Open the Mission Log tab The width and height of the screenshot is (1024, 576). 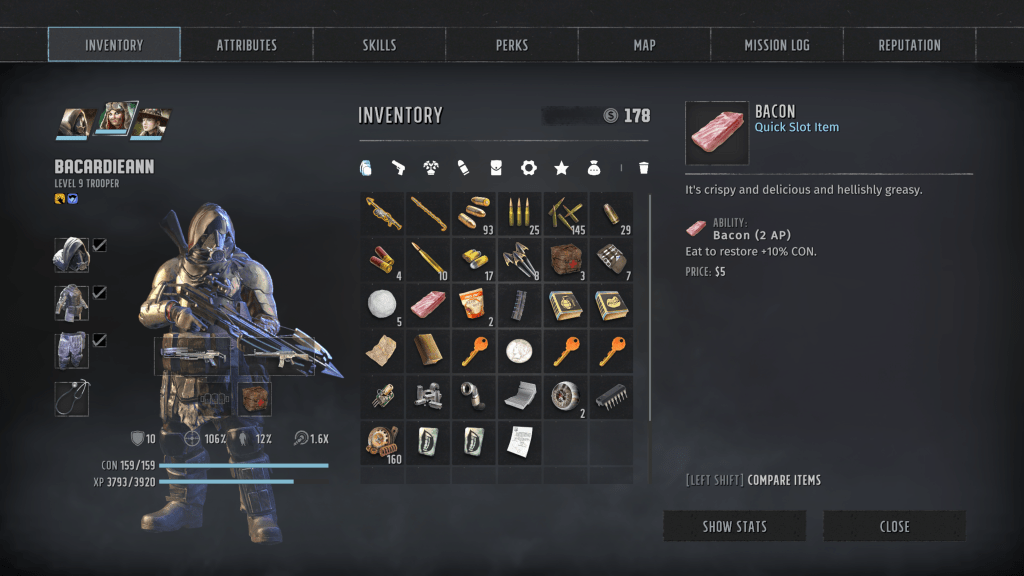click(777, 45)
